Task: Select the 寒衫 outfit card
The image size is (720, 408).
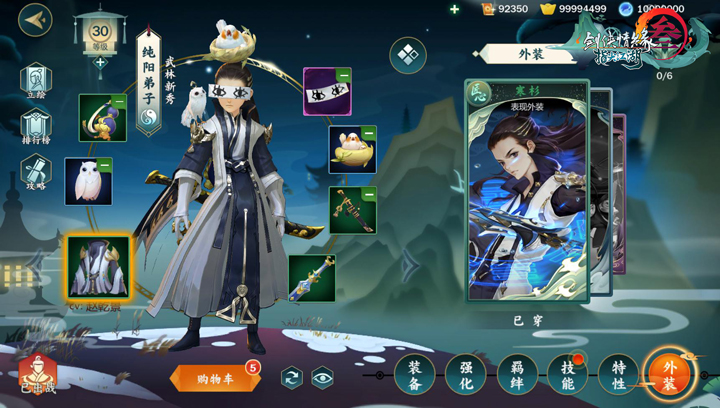Action: coord(526,190)
